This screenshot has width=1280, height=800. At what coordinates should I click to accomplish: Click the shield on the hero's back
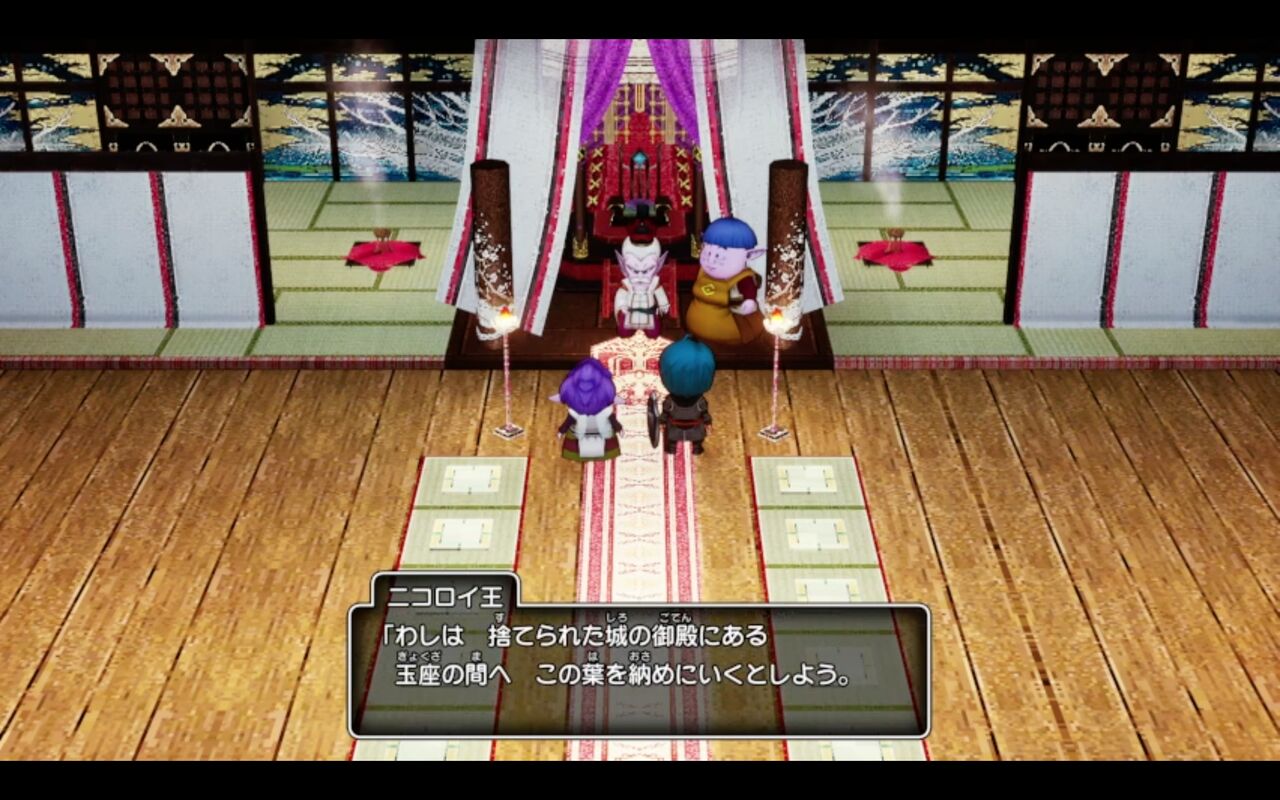click(655, 420)
